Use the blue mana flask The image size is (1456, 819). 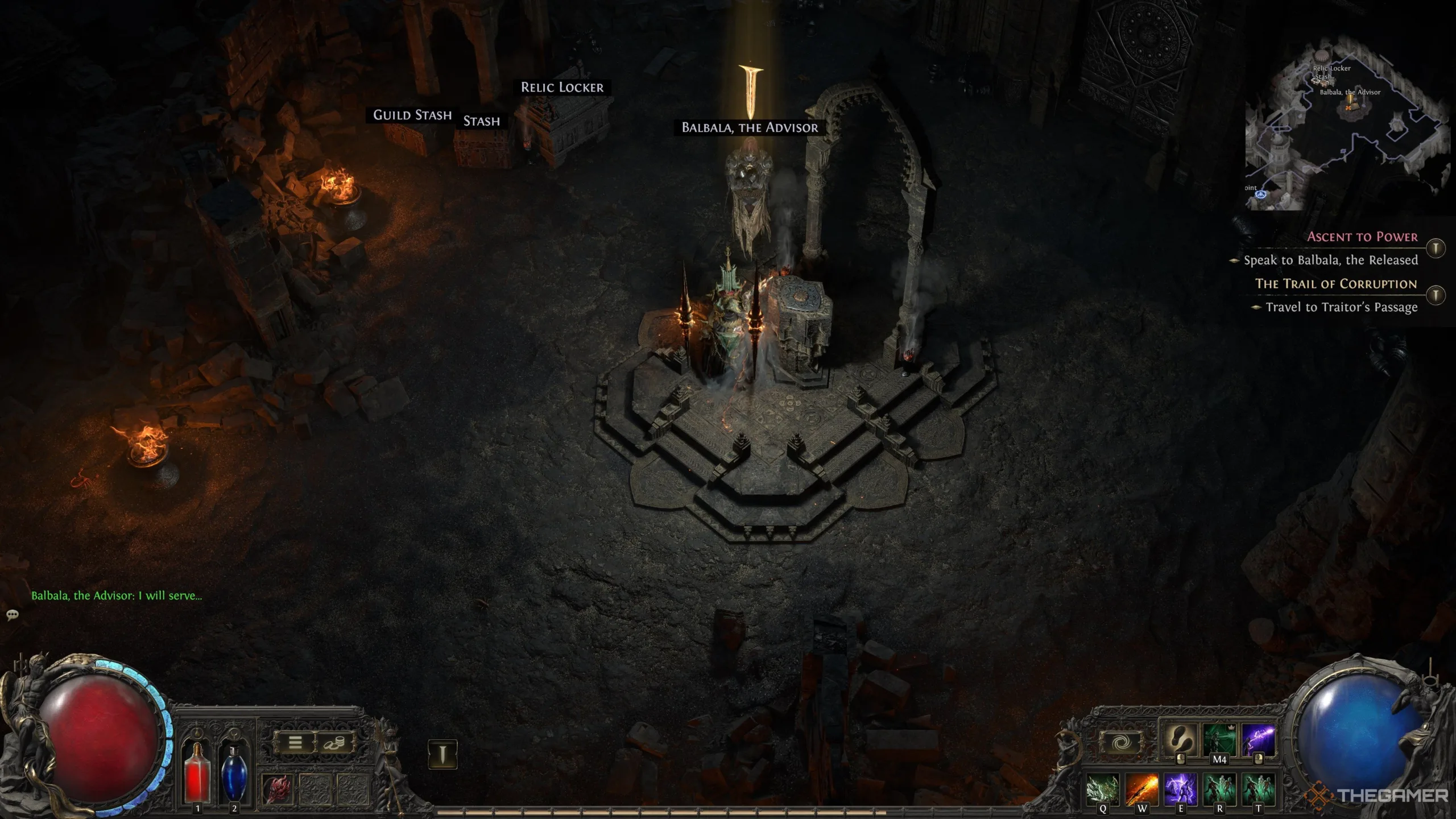(234, 773)
